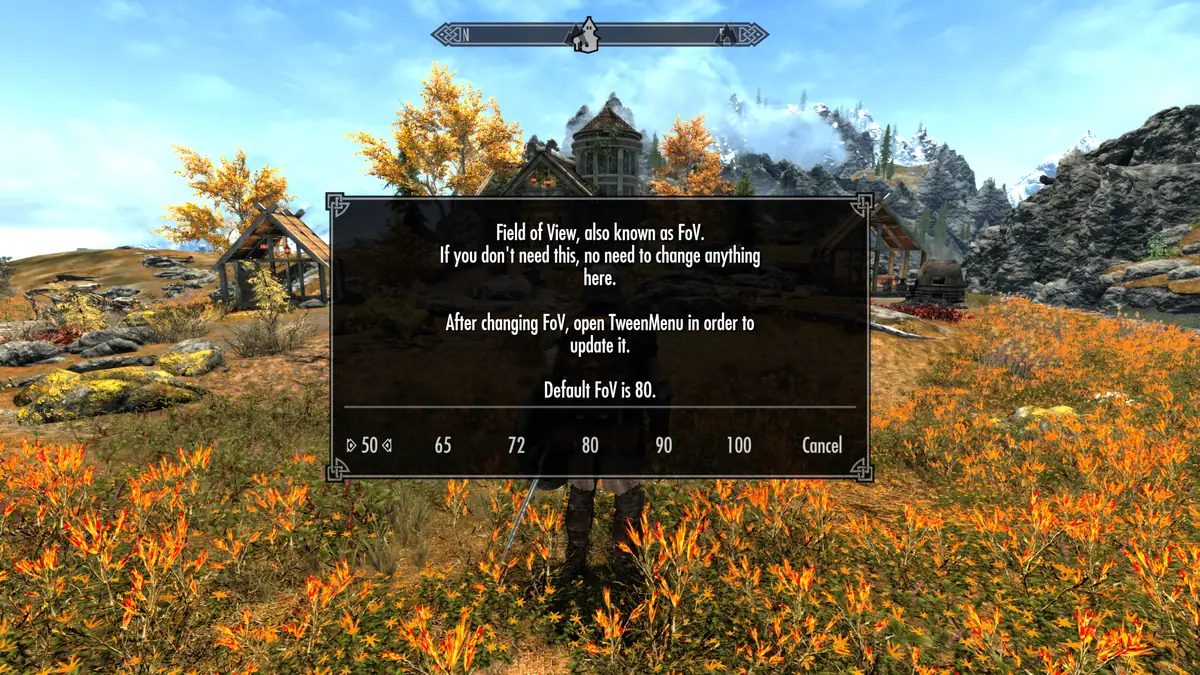The width and height of the screenshot is (1200, 675).
Task: Choose the 65 field of view value
Action: pyautogui.click(x=443, y=445)
